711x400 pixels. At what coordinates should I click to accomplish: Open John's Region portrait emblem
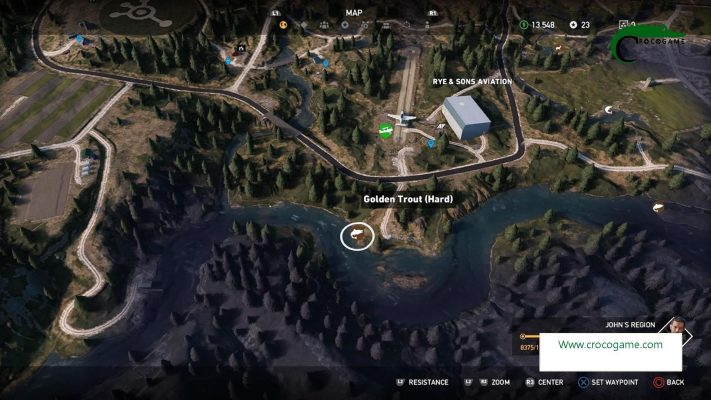[678, 327]
